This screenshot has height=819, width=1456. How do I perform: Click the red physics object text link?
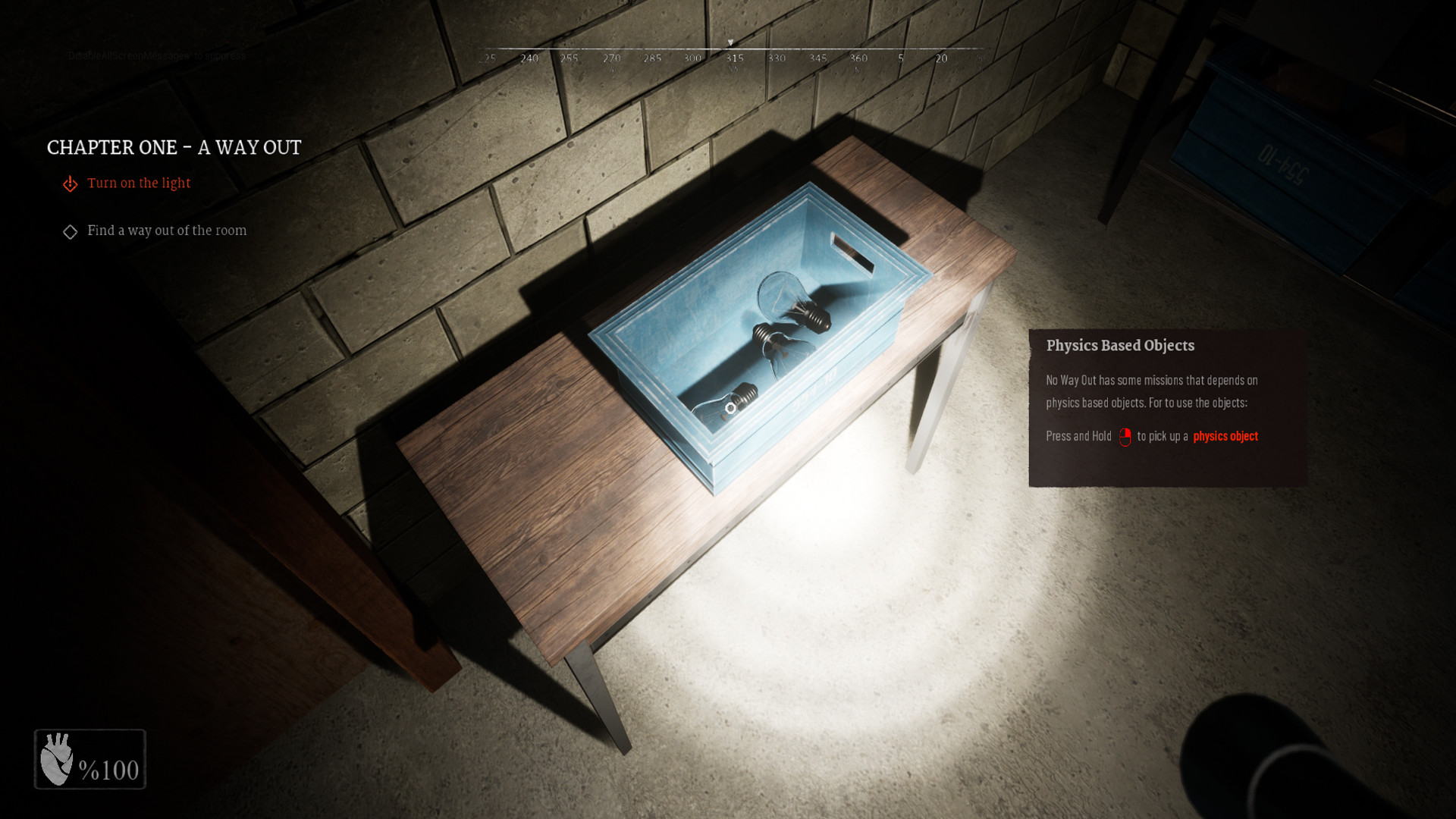pyautogui.click(x=1225, y=436)
